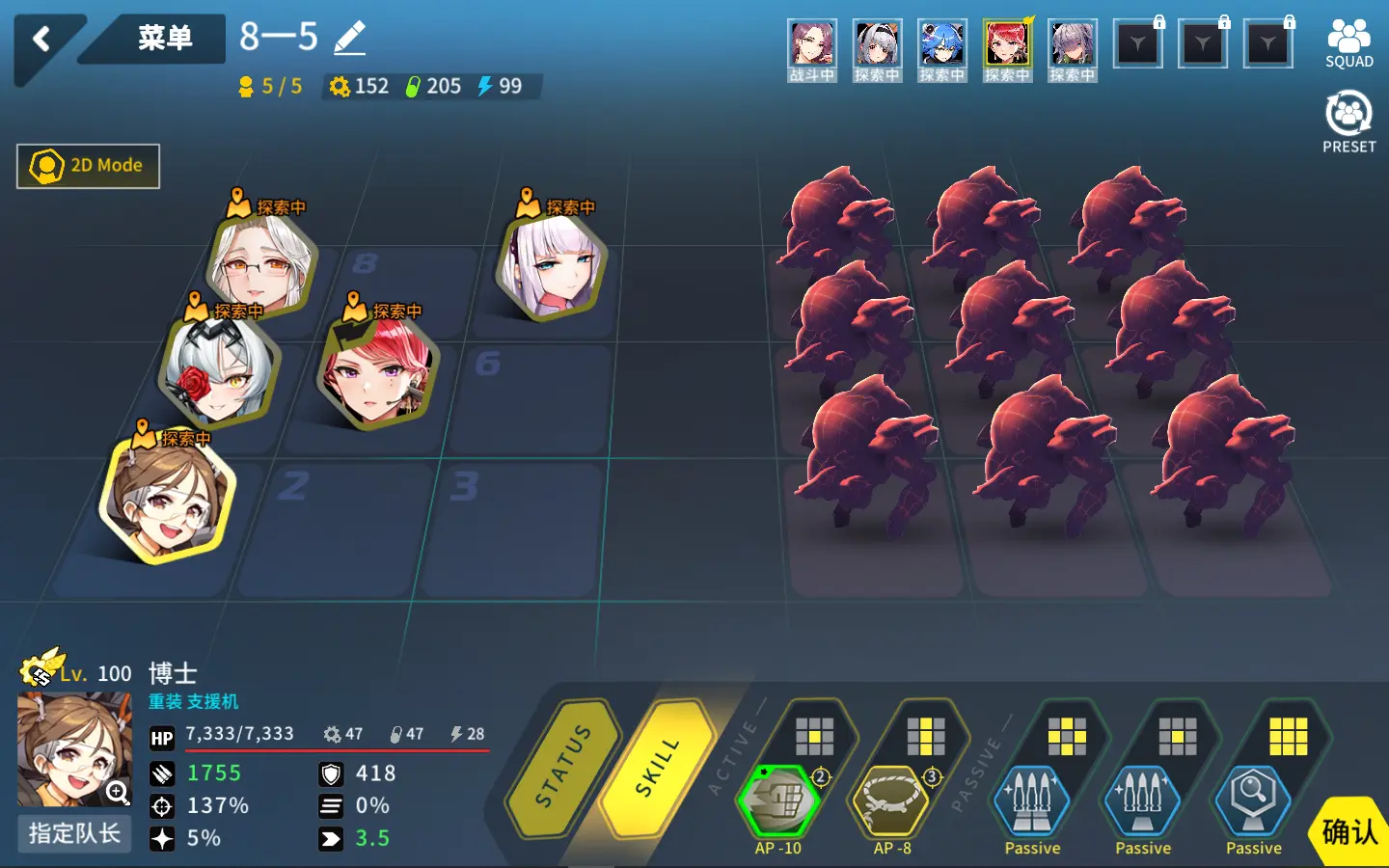Choose the blue-haired squad thumbnail
This screenshot has width=1389, height=868.
coord(941,50)
